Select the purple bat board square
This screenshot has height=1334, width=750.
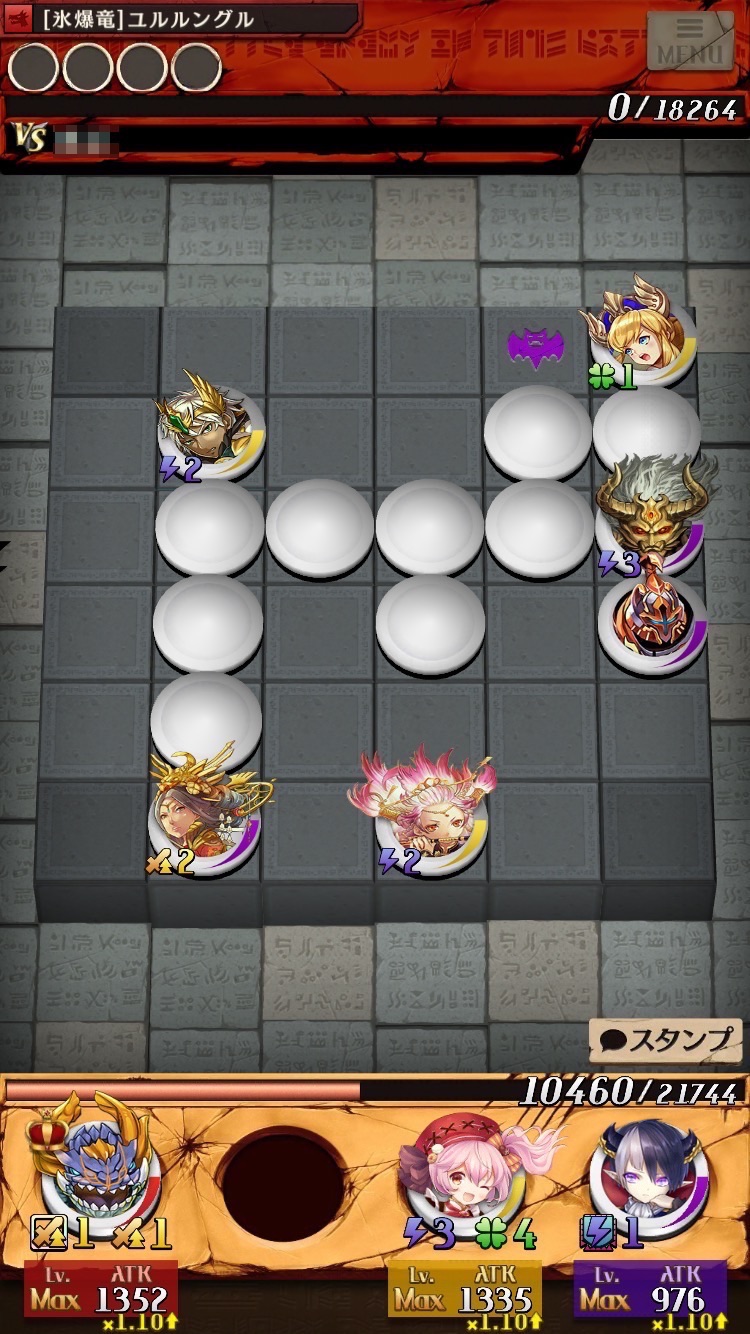pos(535,347)
